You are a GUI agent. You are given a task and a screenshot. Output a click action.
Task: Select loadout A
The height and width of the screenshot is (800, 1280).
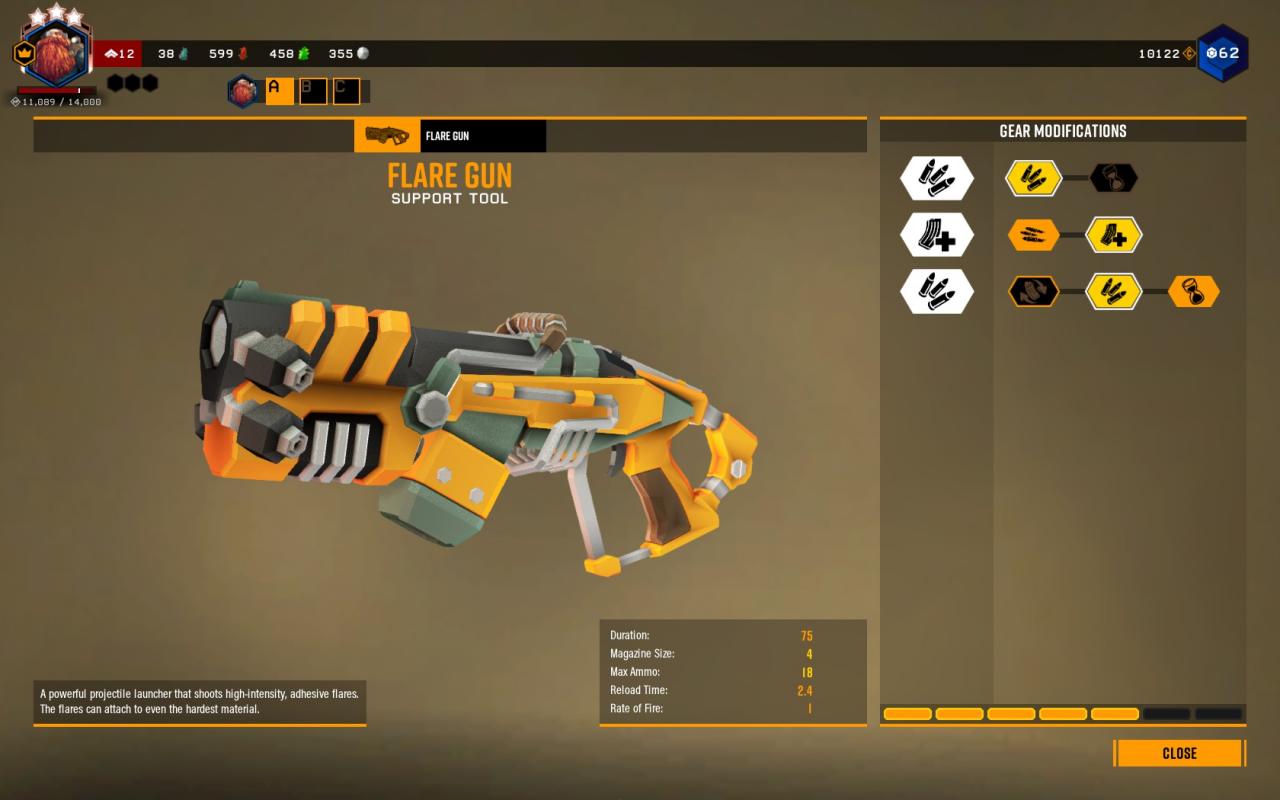coord(279,91)
